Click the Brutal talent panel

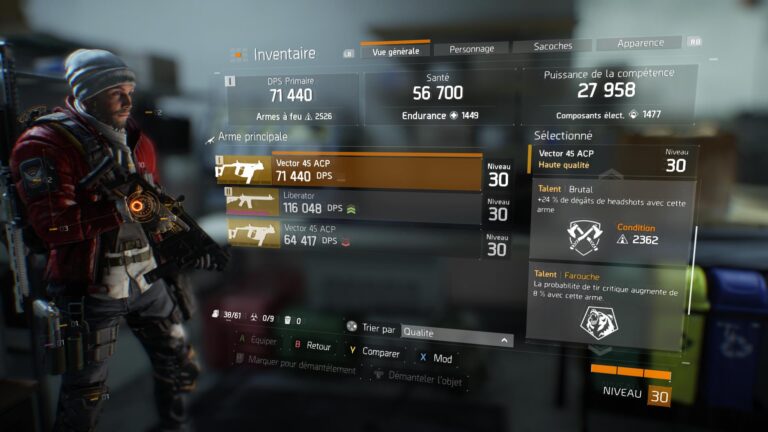[611, 218]
